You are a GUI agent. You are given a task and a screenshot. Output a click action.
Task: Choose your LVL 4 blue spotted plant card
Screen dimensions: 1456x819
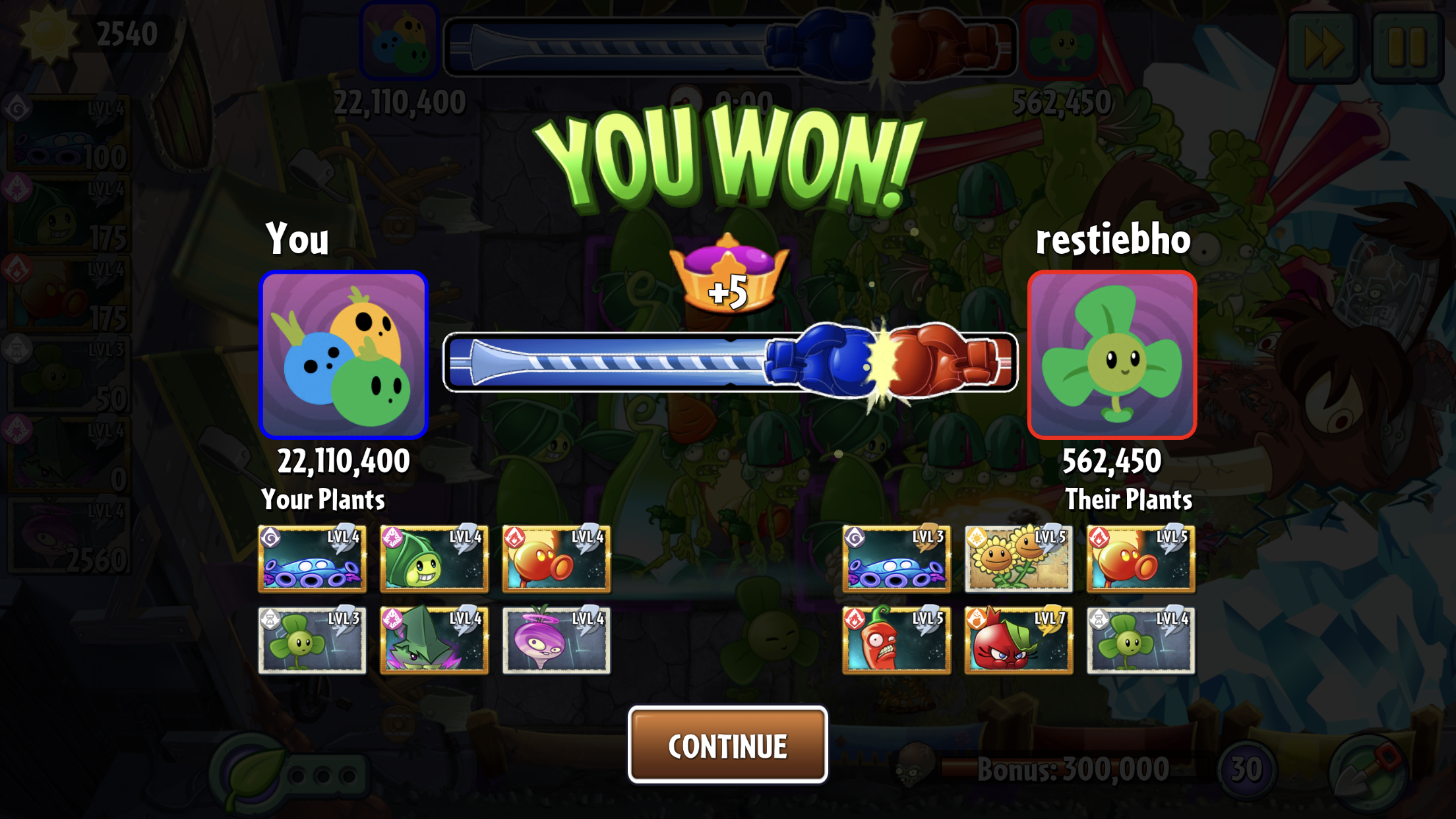[312, 559]
